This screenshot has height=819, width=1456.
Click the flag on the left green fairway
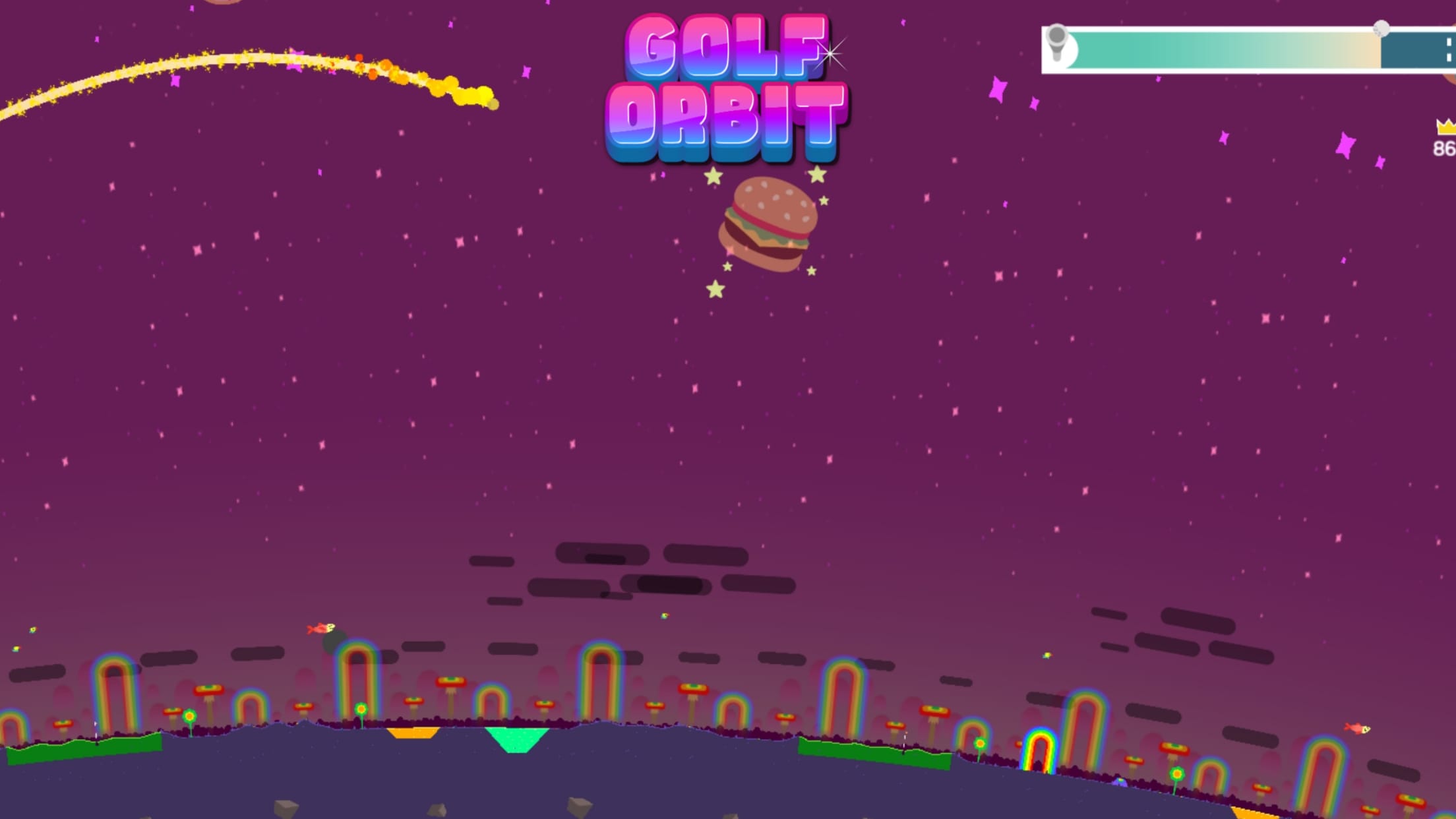[96, 727]
